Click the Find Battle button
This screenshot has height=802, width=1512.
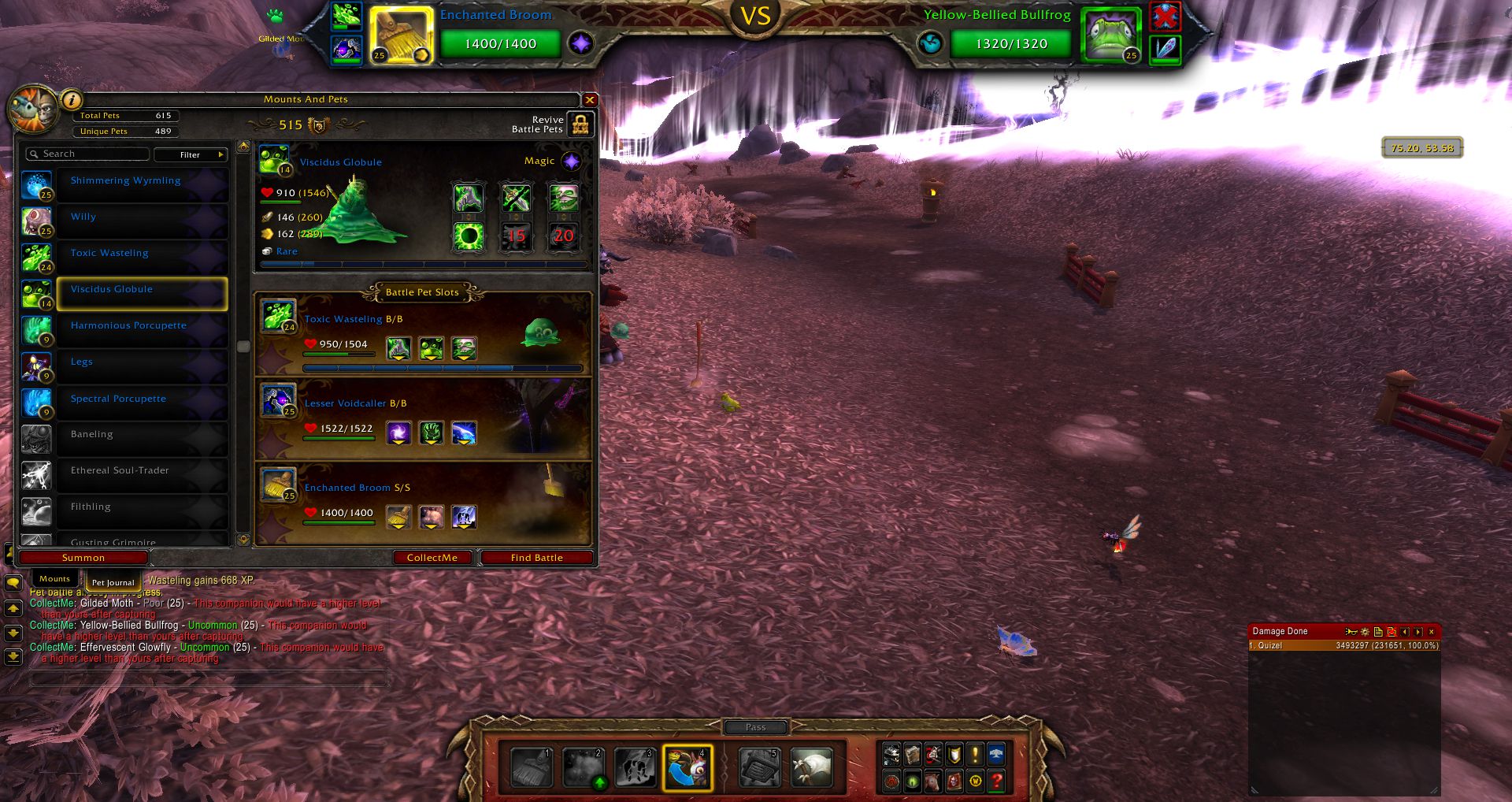tap(537, 558)
